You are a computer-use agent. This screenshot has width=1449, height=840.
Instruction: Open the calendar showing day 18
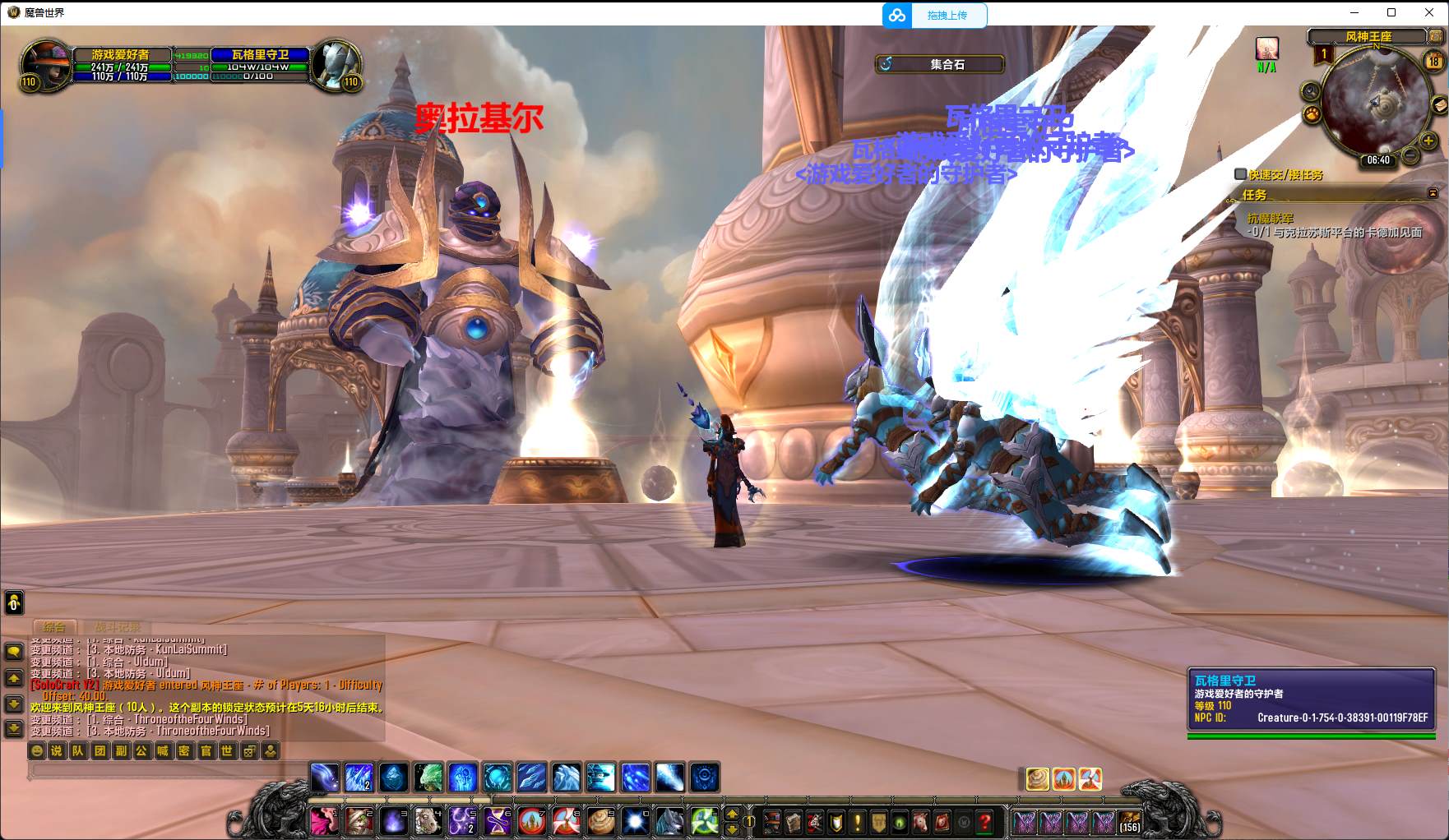coord(1433,62)
